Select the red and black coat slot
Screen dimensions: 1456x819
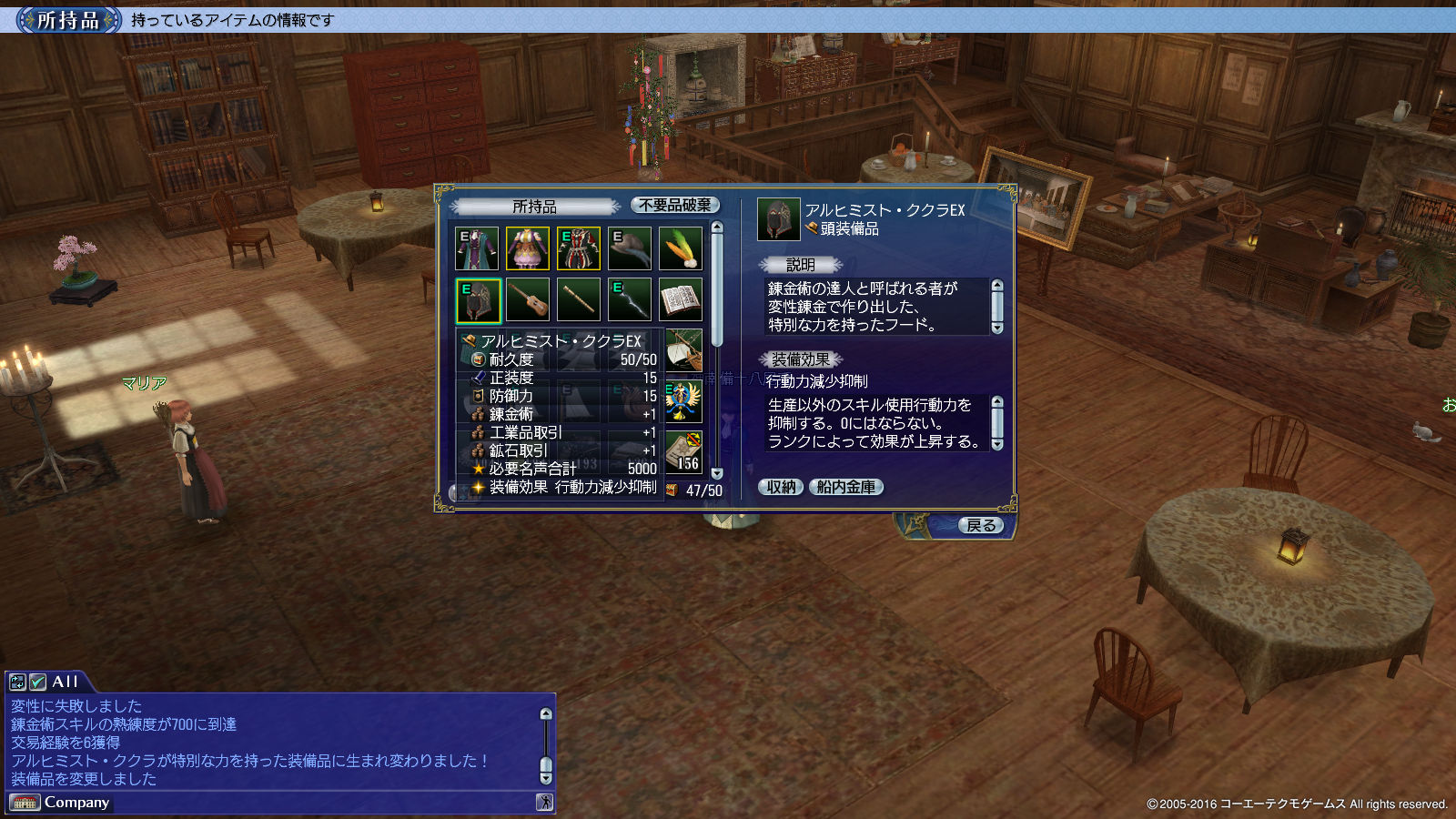coord(579,248)
